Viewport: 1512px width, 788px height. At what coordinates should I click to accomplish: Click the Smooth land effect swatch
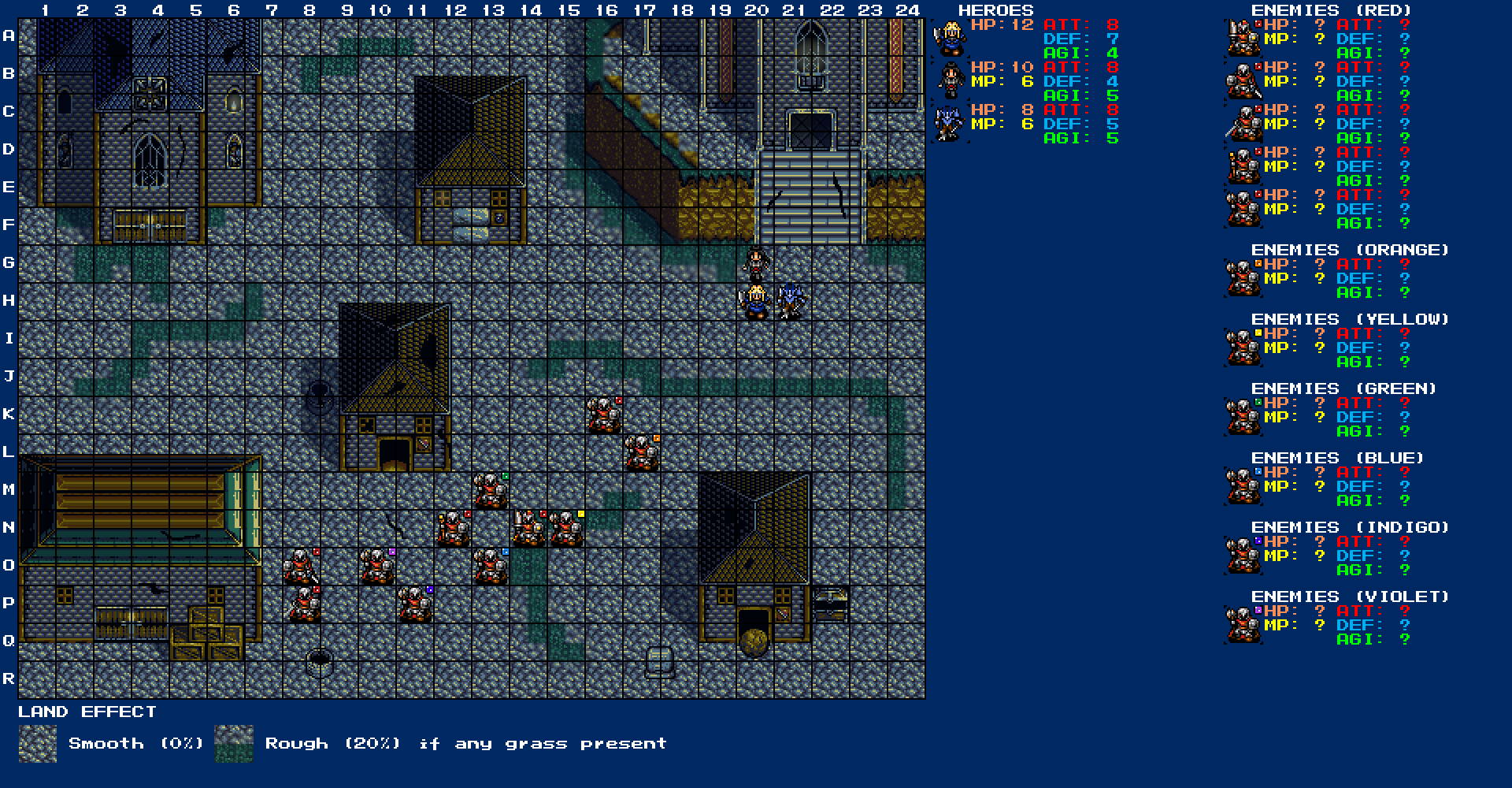[38, 744]
